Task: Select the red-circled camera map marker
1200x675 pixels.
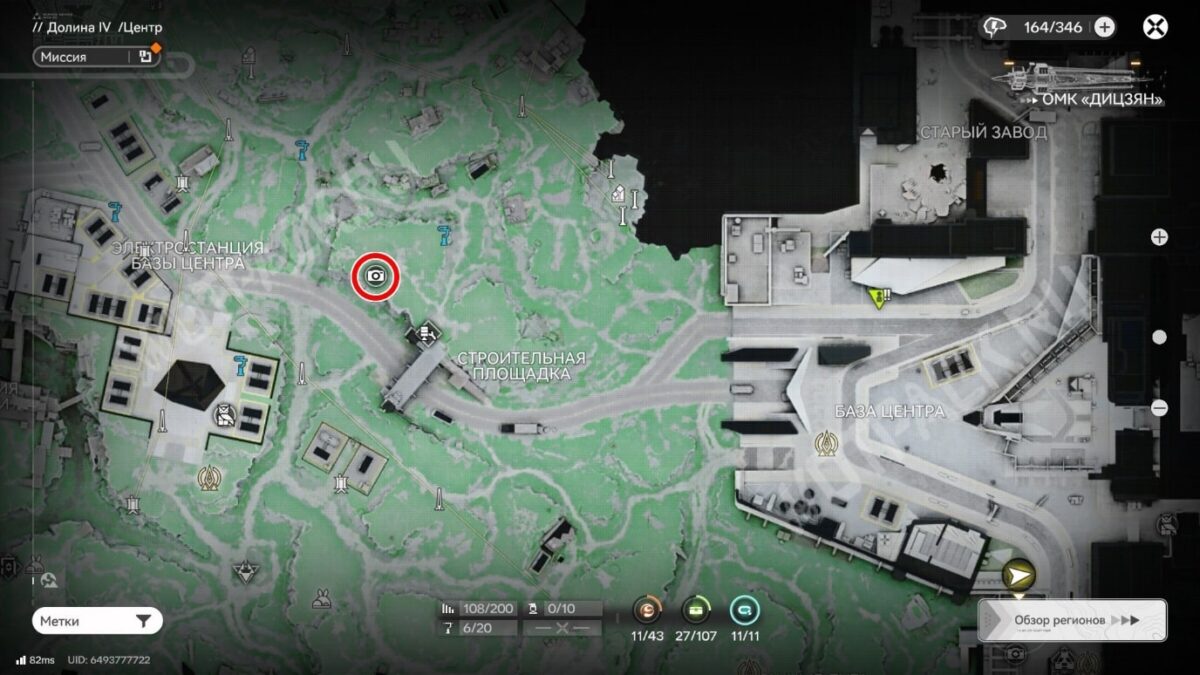Action: (x=376, y=275)
